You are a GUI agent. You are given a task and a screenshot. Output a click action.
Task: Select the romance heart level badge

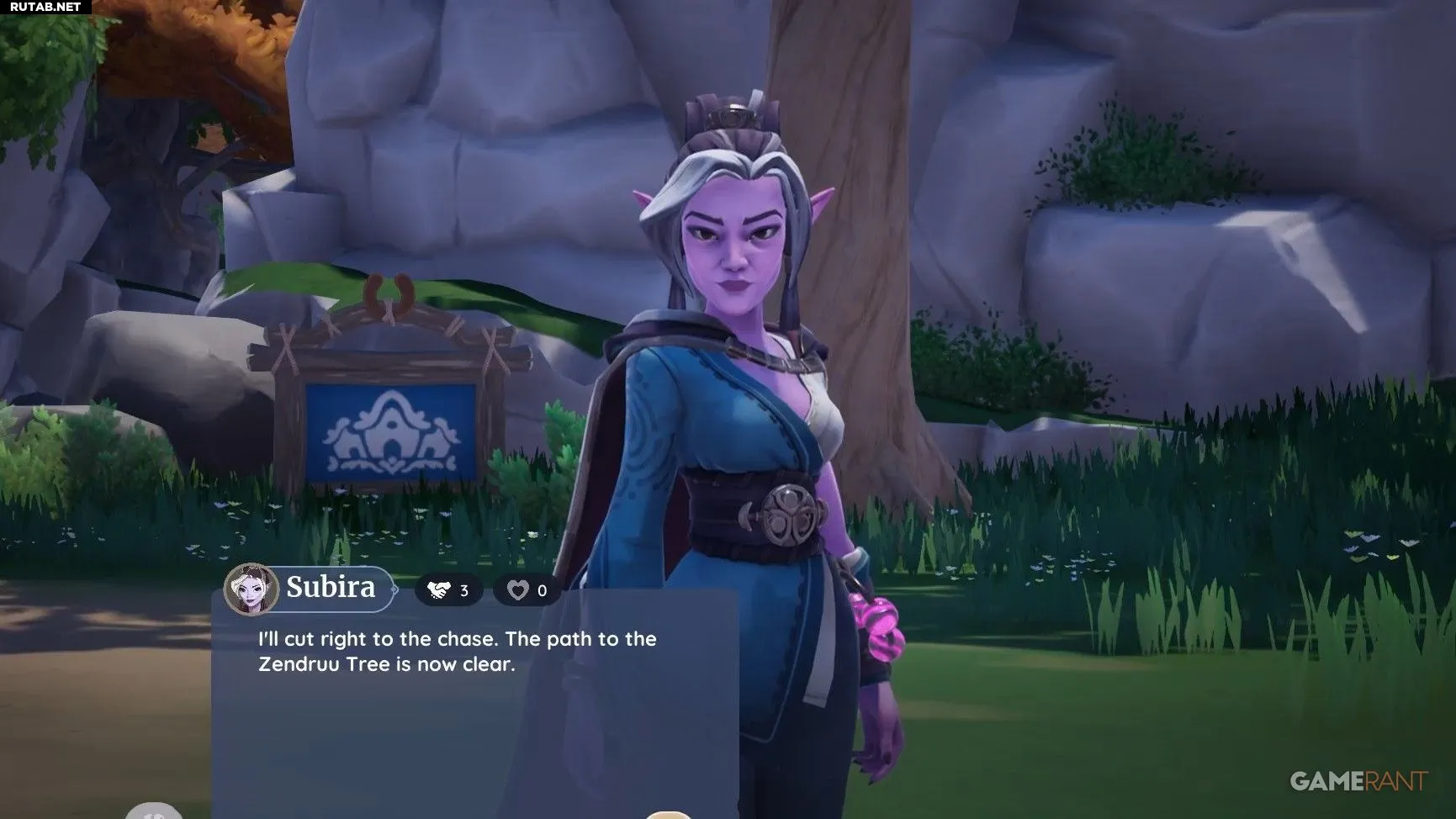coord(527,590)
